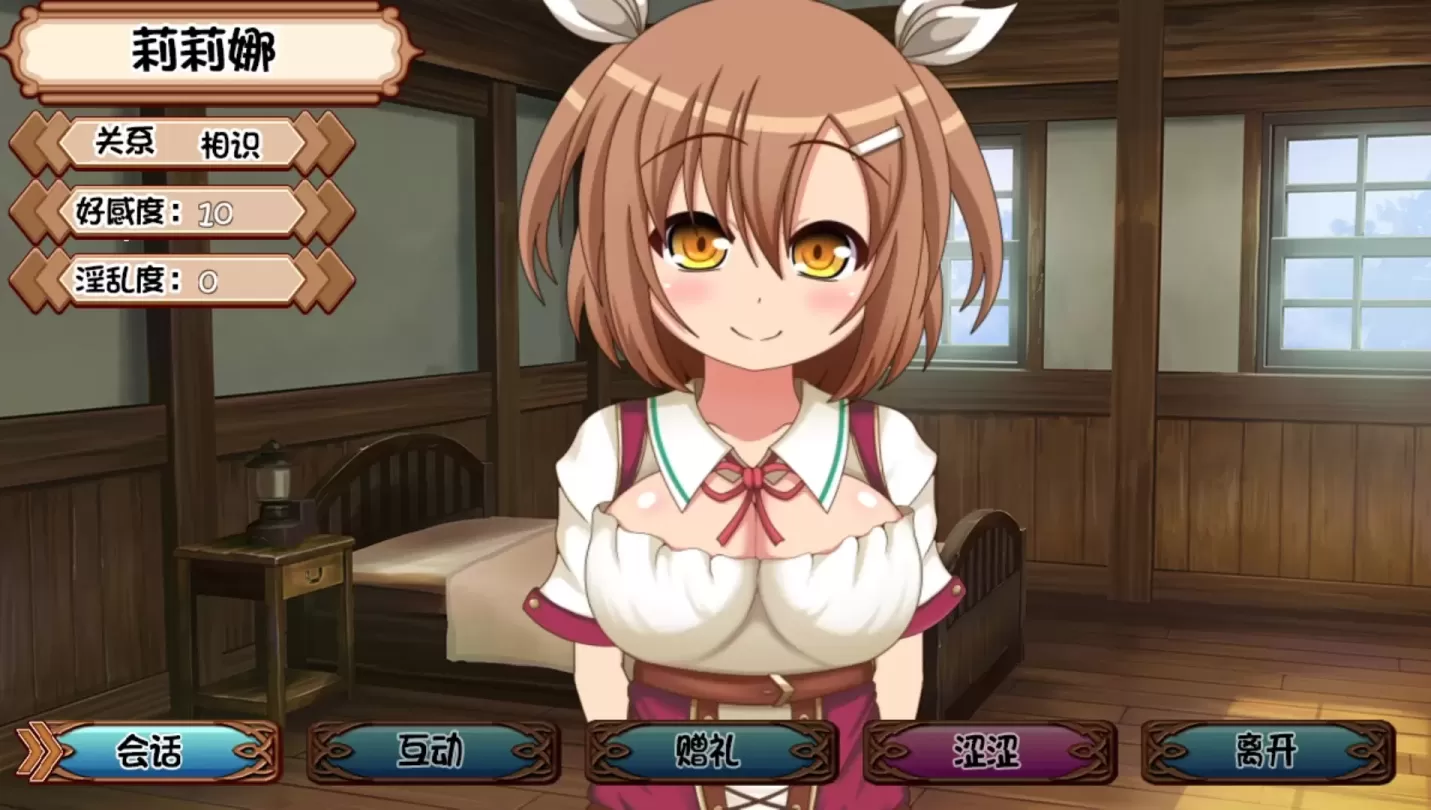The height and width of the screenshot is (810, 1431).
Task: Click the right arrow of the 淫乱度 panel
Action: pos(320,281)
